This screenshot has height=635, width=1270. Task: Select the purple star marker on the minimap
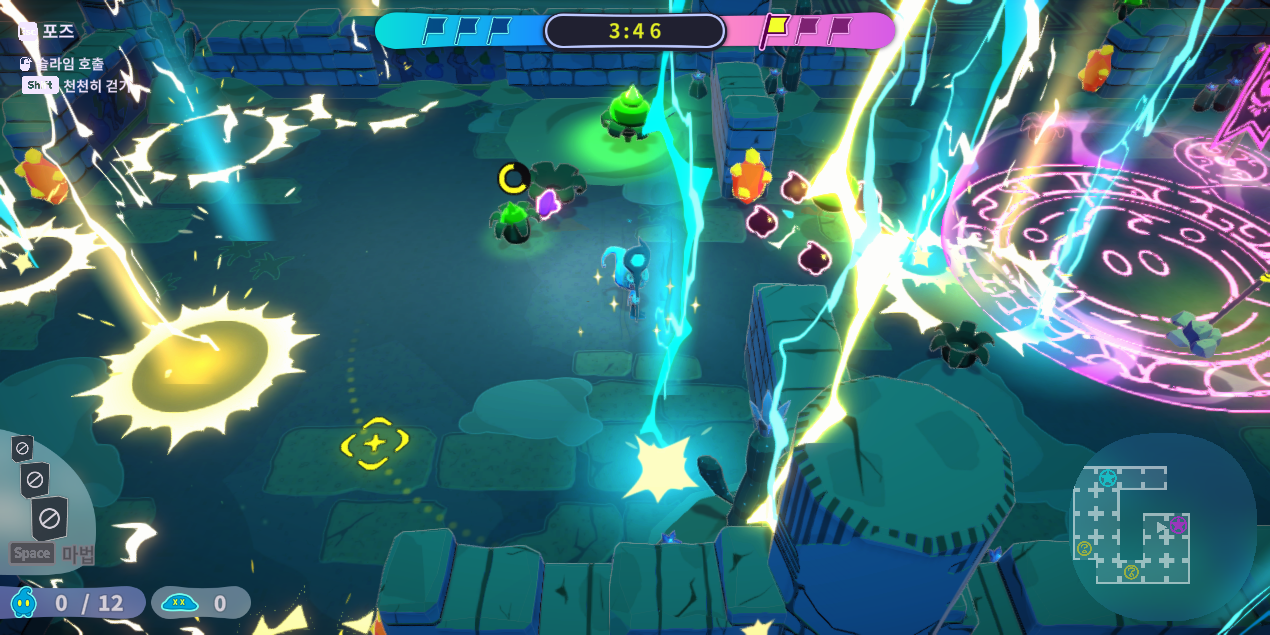point(1178,526)
